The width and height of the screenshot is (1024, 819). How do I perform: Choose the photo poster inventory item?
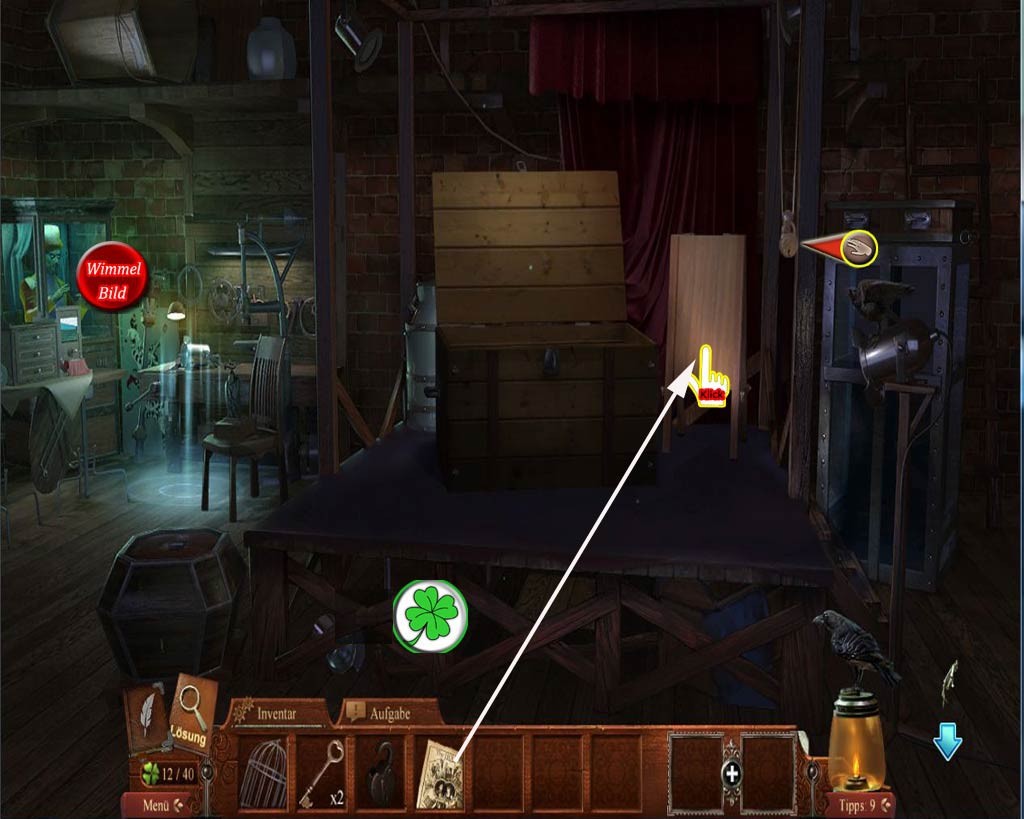click(x=440, y=772)
